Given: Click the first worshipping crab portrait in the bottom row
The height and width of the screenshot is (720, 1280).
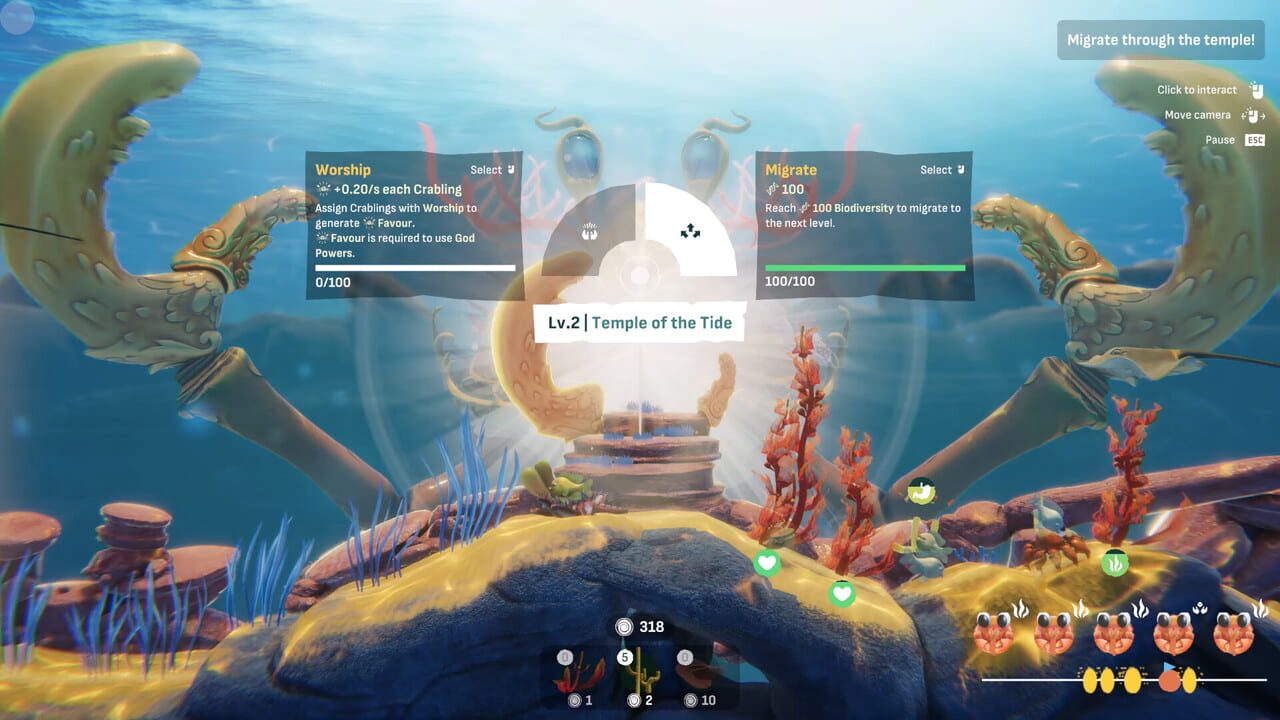Looking at the screenshot, I should [994, 633].
